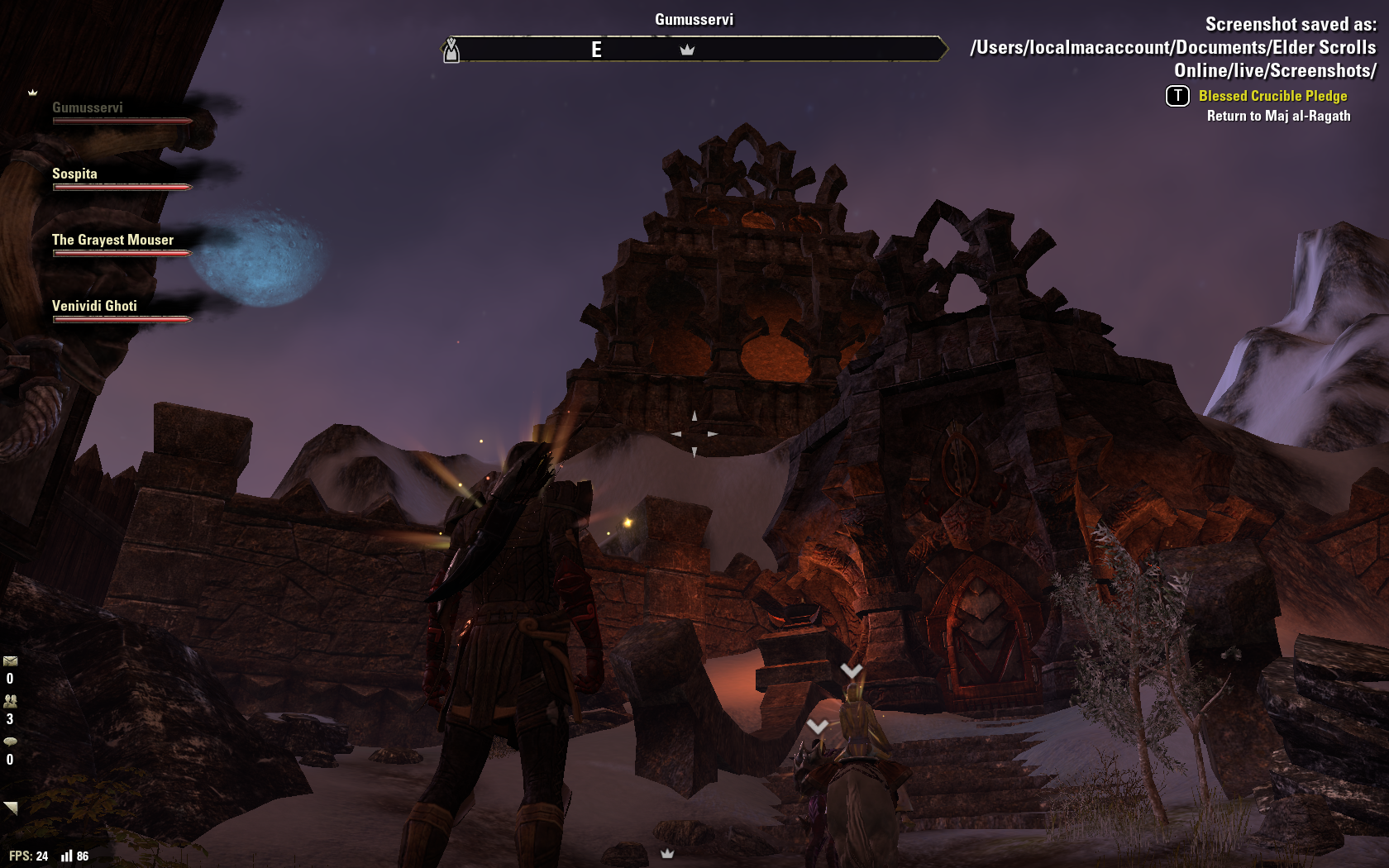Open the group members notification icon
The image size is (1389, 868).
click(x=10, y=701)
